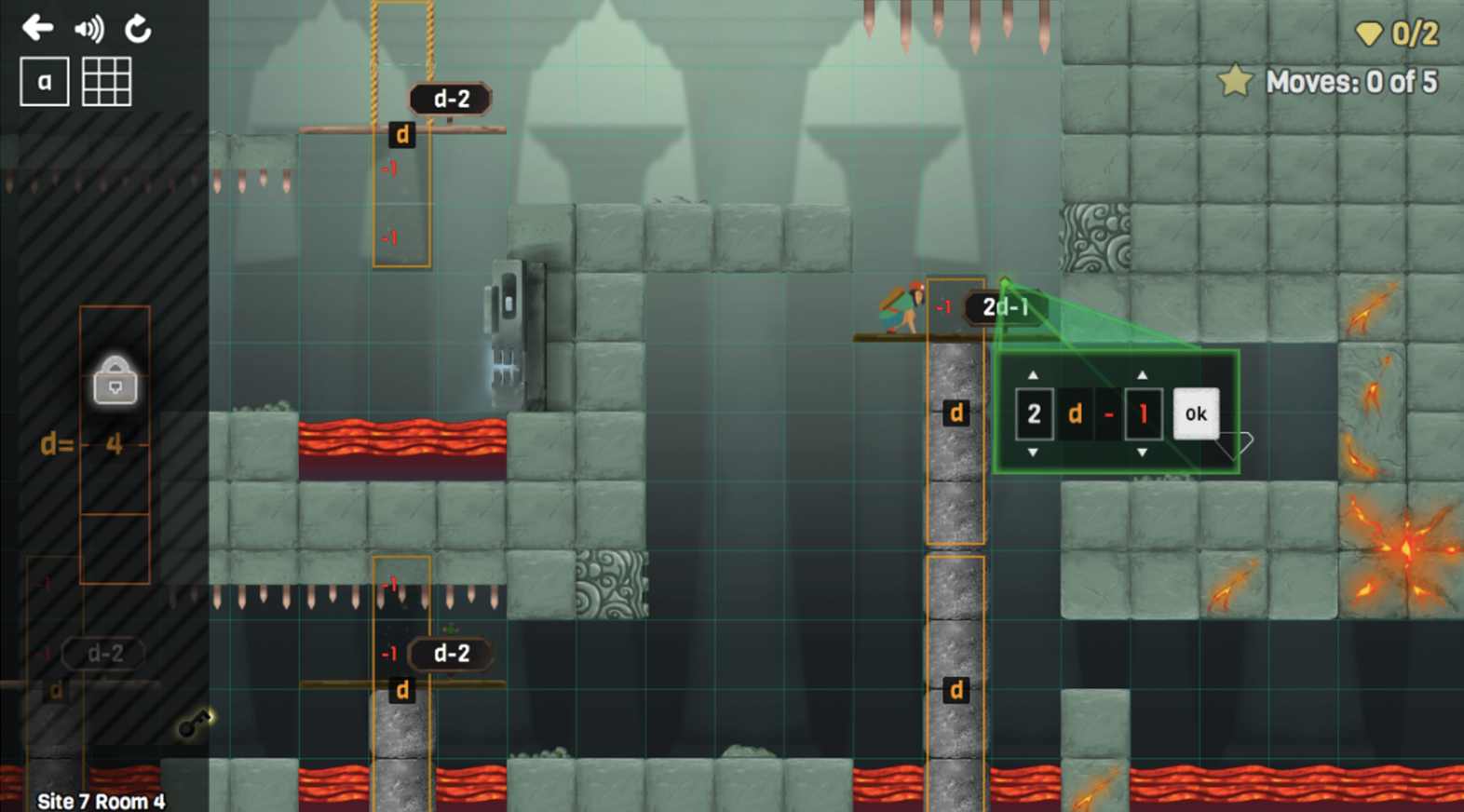Restart the room with the reload icon
1464x812 pixels.
pos(138,29)
